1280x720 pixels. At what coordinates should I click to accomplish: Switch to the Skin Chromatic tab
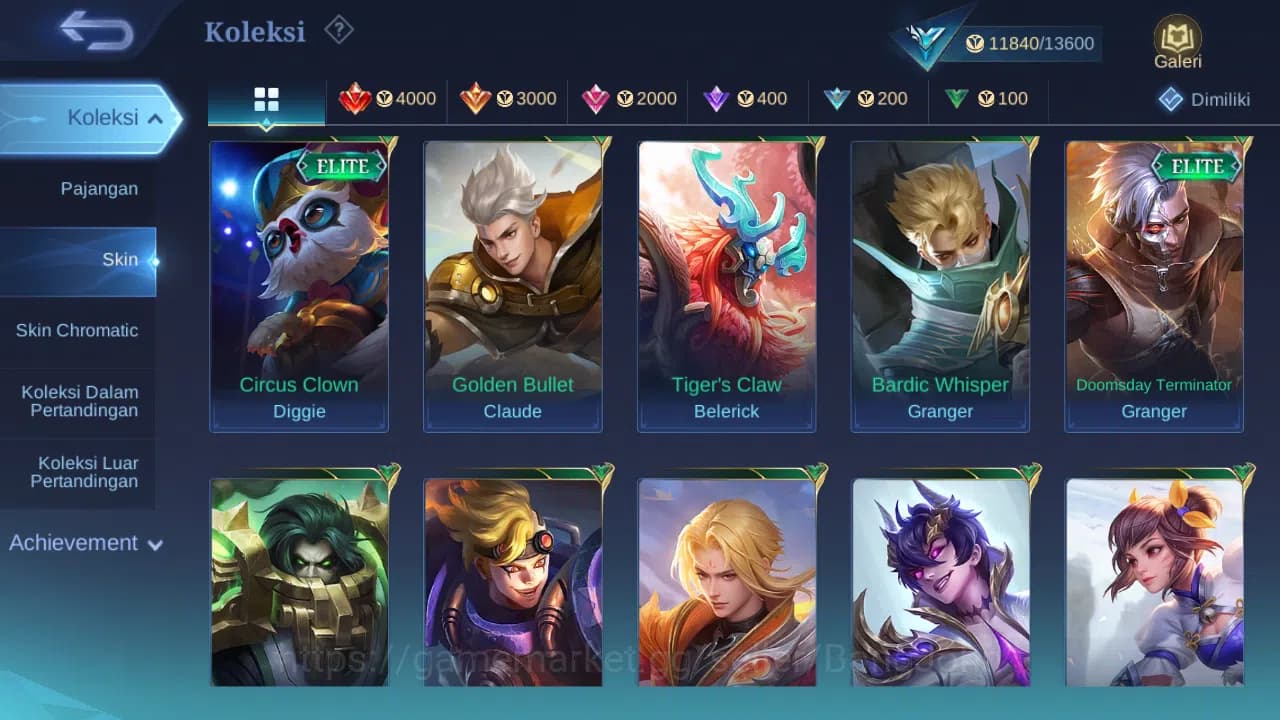click(x=79, y=330)
